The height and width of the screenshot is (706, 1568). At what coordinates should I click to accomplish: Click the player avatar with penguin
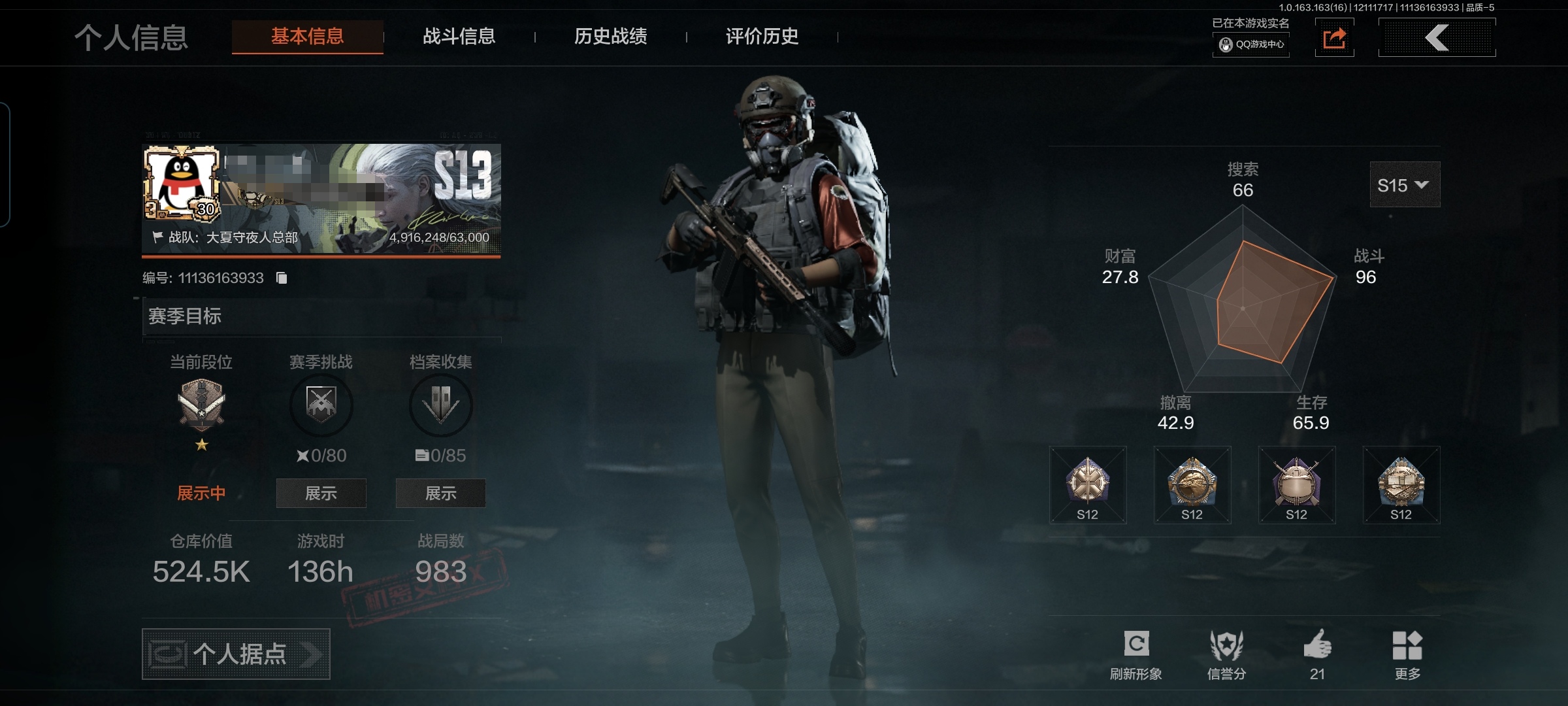(x=182, y=182)
